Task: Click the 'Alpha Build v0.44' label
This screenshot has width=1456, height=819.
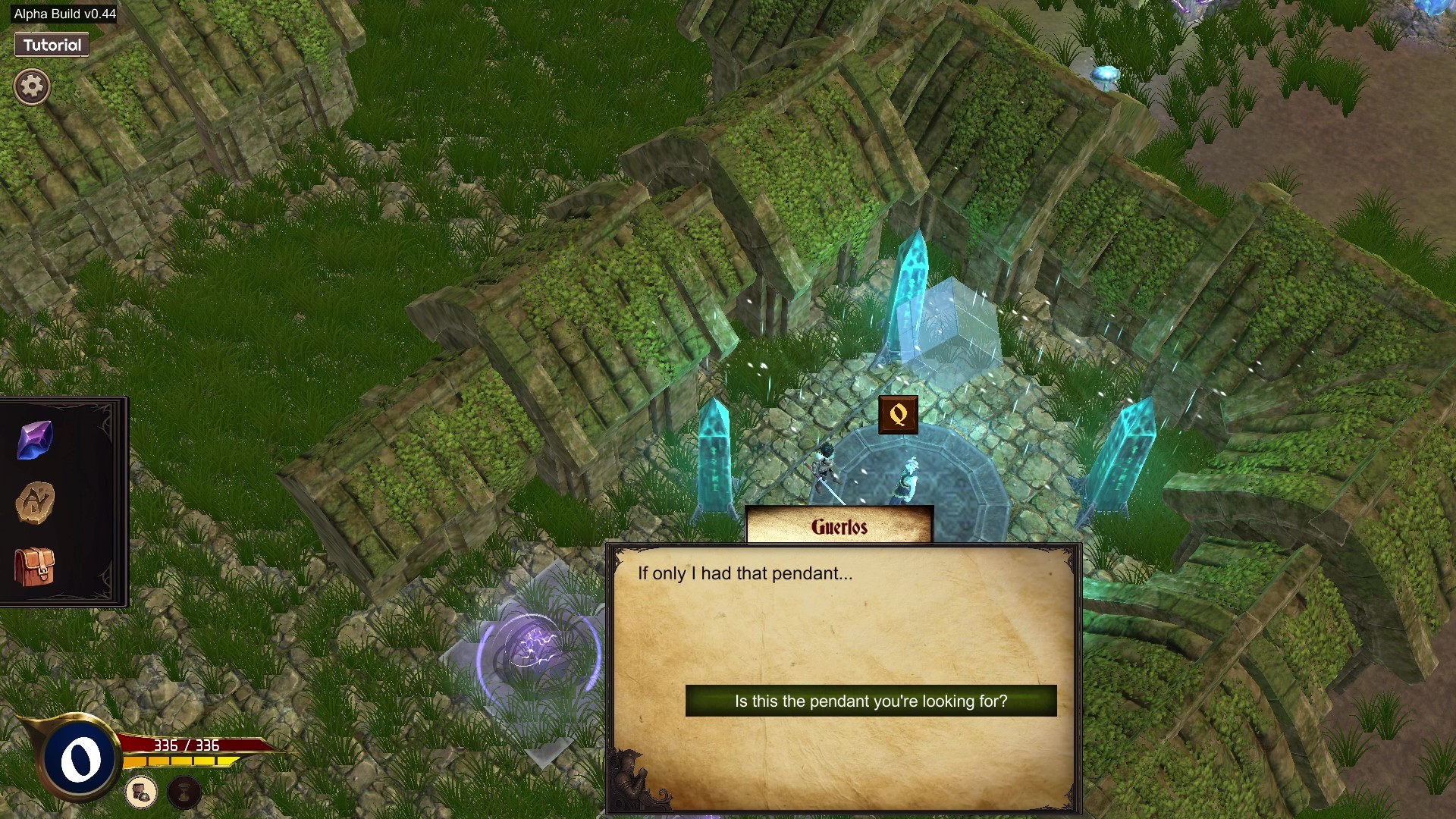Action: (64, 13)
